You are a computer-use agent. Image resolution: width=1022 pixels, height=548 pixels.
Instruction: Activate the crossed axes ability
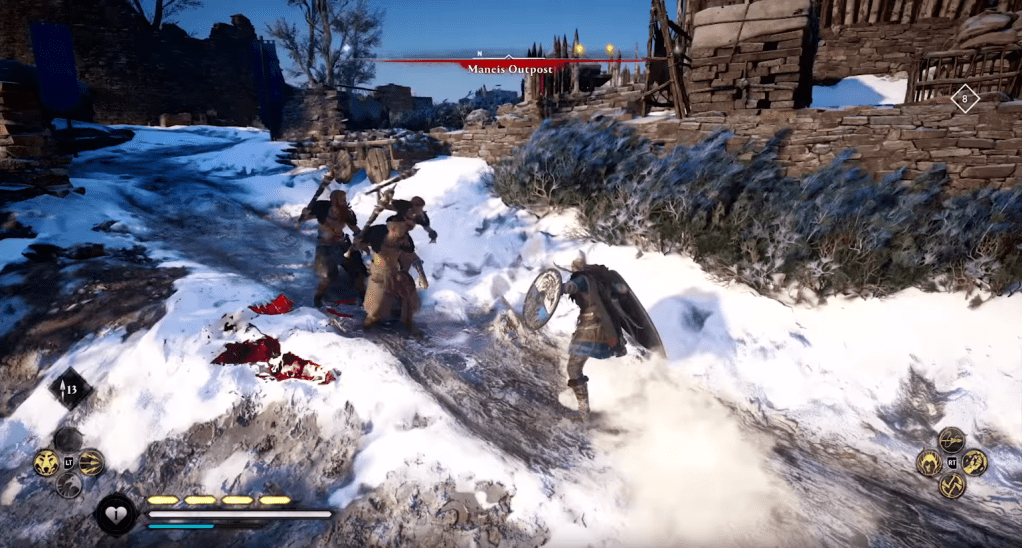coord(951,485)
